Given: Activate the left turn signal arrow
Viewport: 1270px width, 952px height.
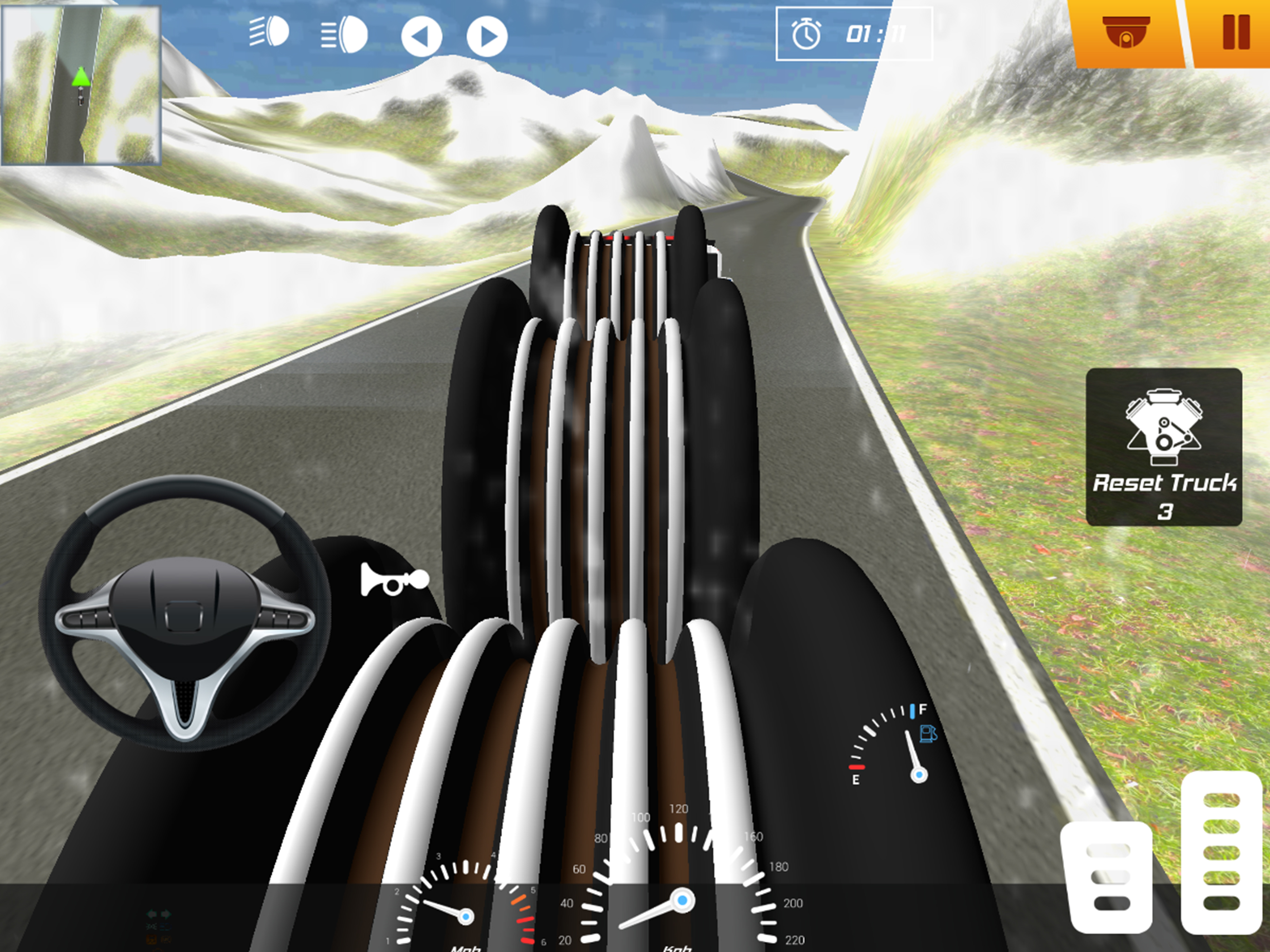Looking at the screenshot, I should tap(421, 37).
